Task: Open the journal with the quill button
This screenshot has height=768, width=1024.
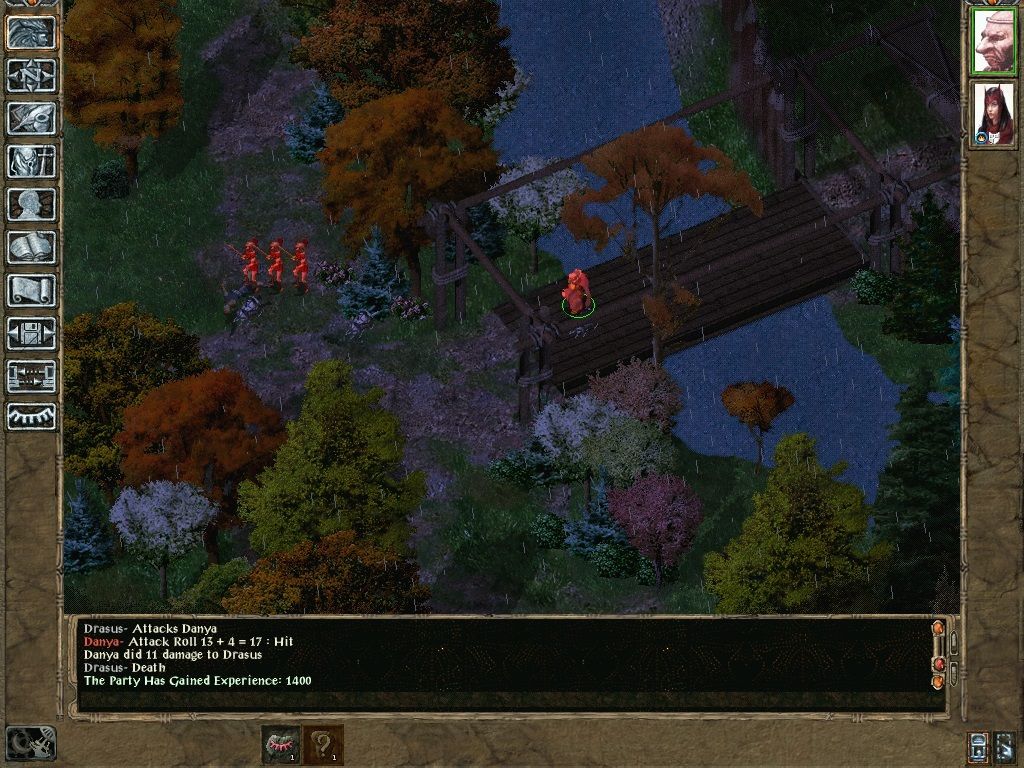Action: (32, 118)
